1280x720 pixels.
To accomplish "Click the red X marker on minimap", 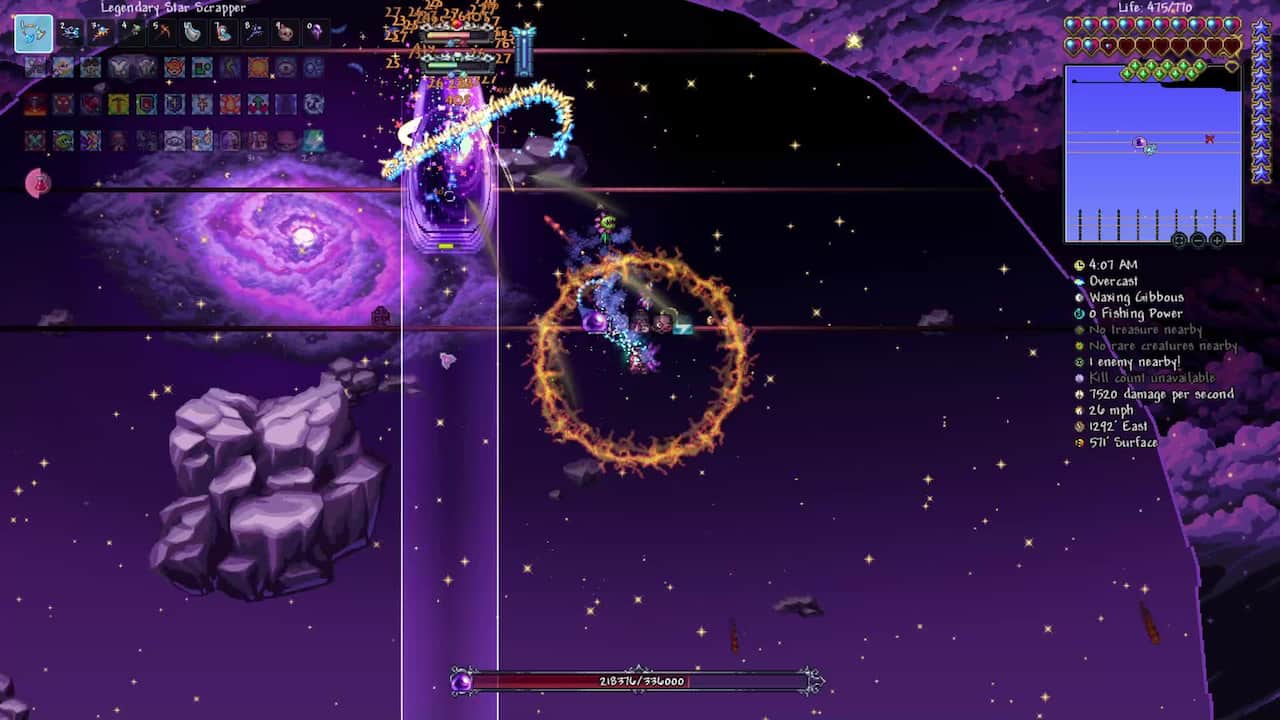I will point(1209,139).
